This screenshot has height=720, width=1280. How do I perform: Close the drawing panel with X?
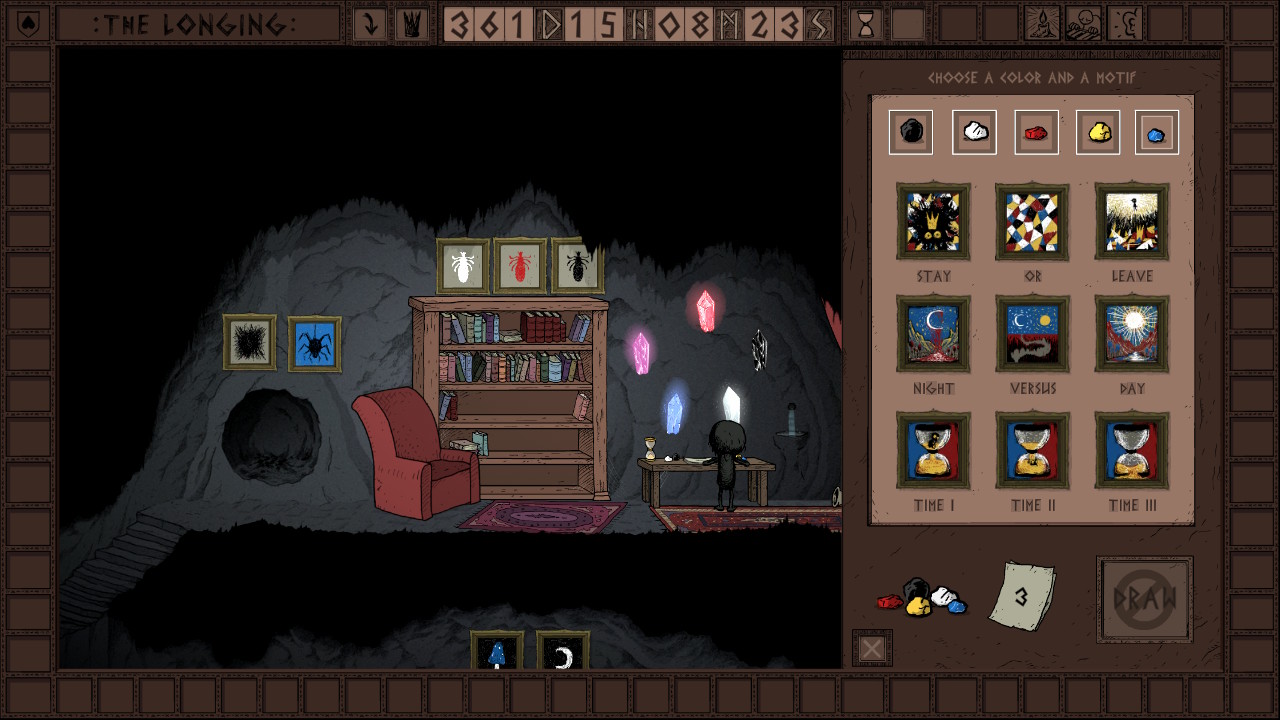coord(872,649)
